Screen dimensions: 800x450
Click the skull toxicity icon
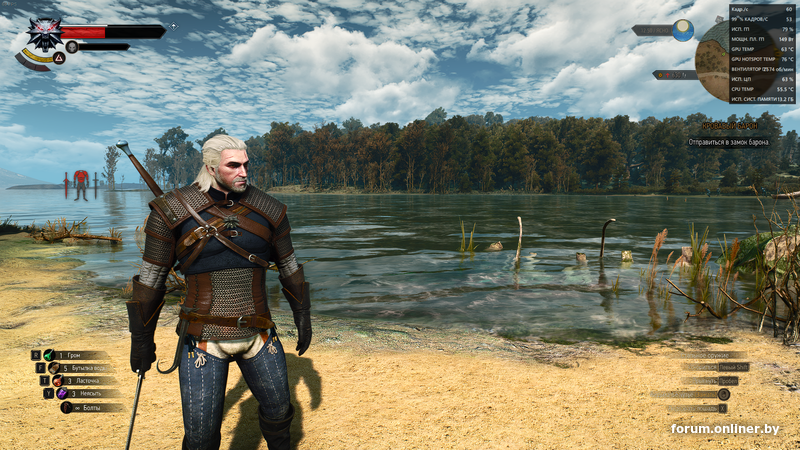72,47
